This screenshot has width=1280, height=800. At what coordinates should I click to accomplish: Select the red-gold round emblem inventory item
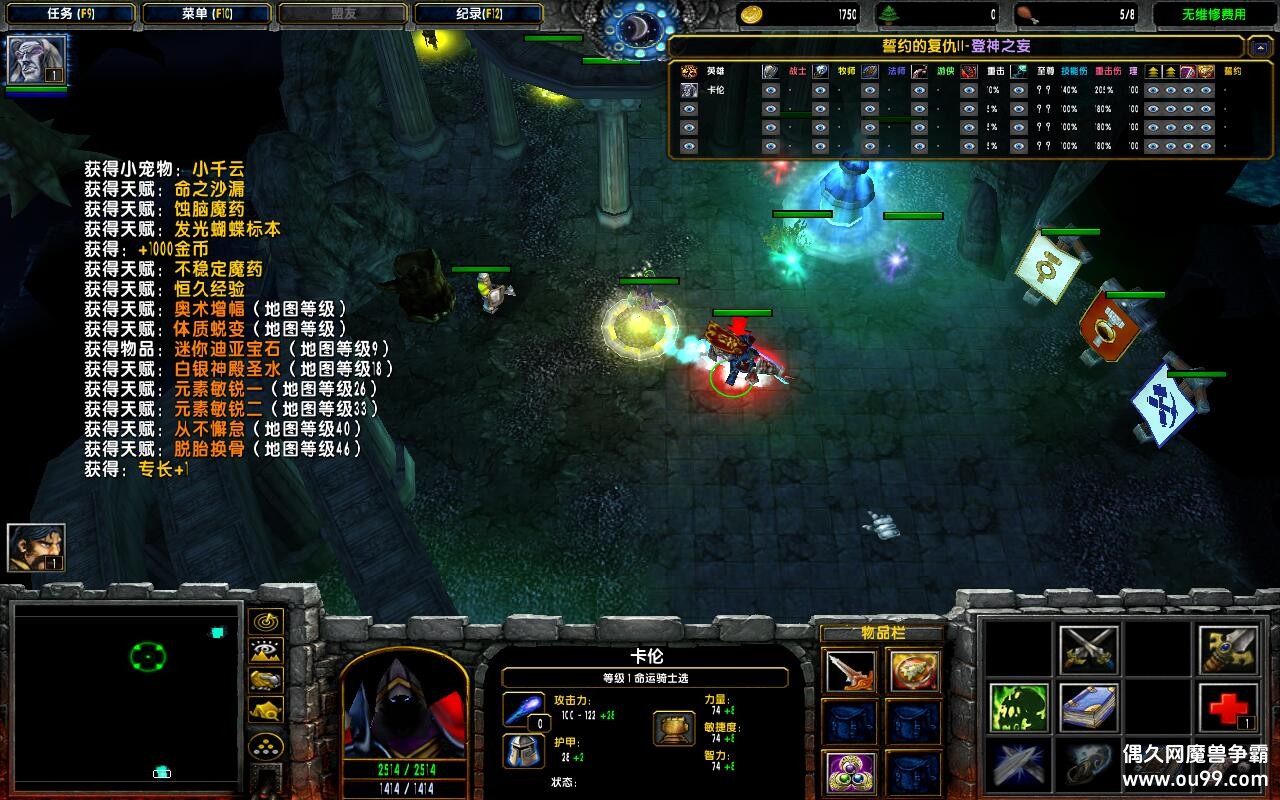[x=913, y=671]
